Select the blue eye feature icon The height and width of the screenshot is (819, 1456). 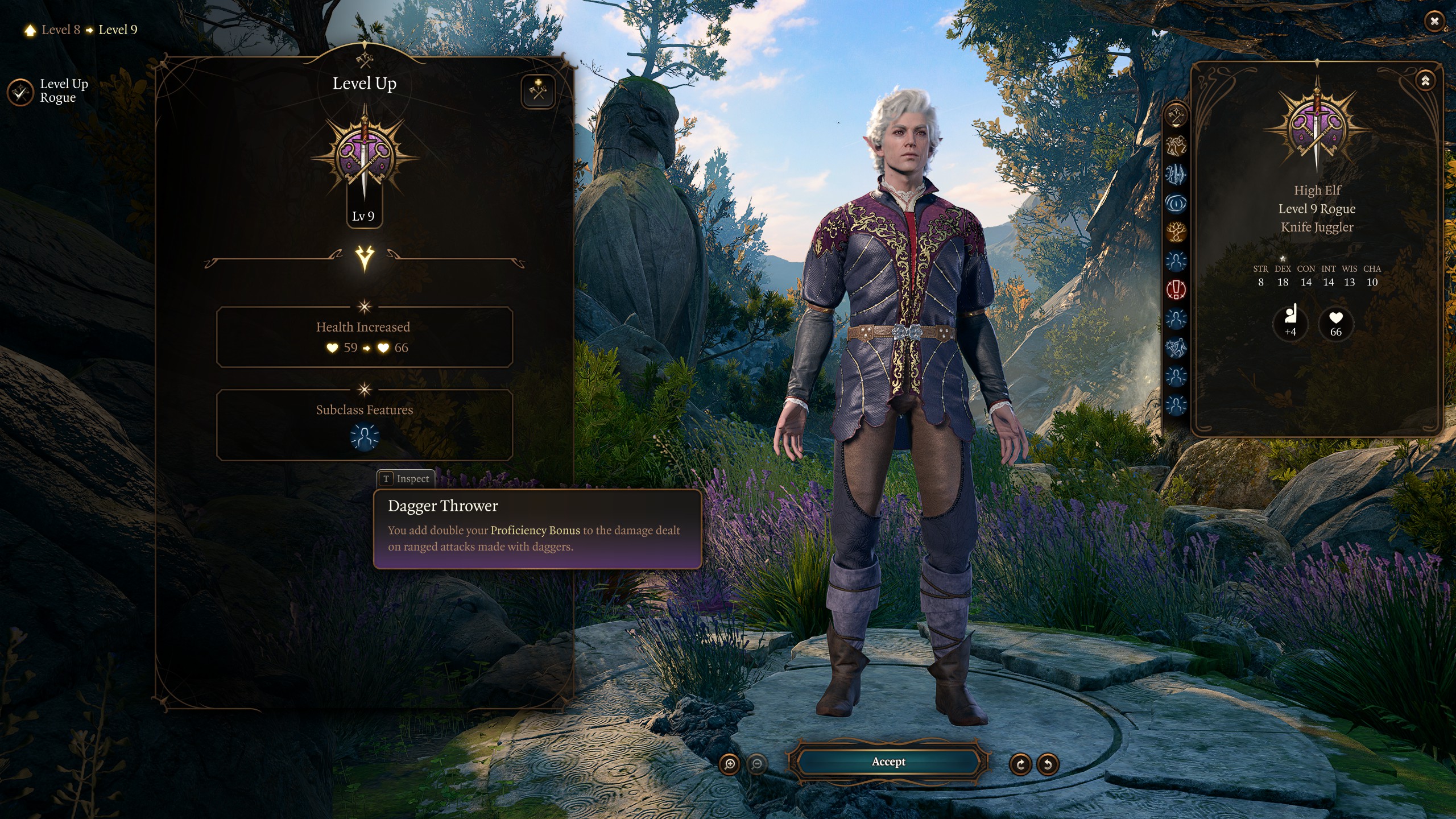[1176, 202]
